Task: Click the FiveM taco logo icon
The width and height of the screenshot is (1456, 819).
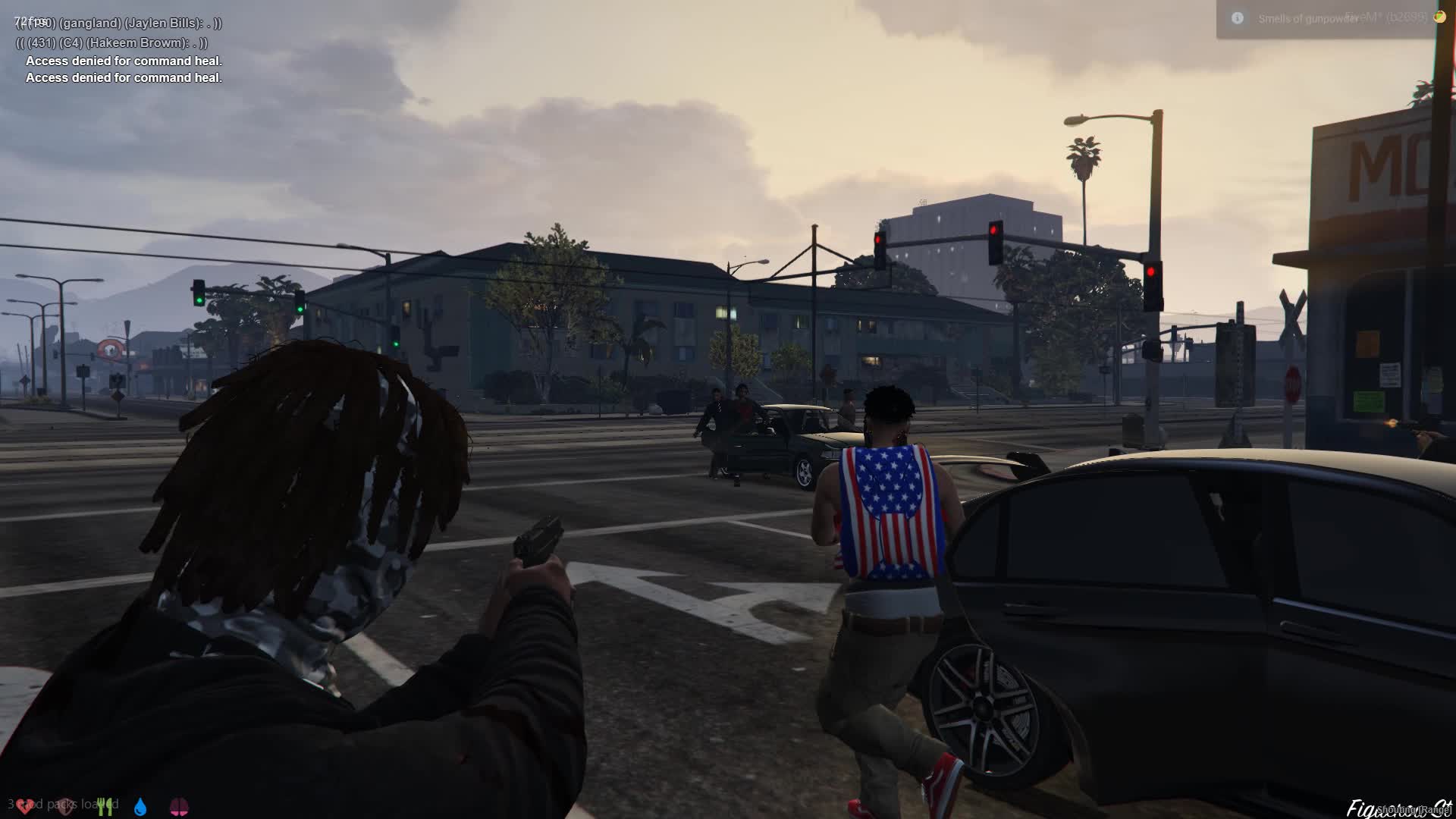Action: (1439, 16)
